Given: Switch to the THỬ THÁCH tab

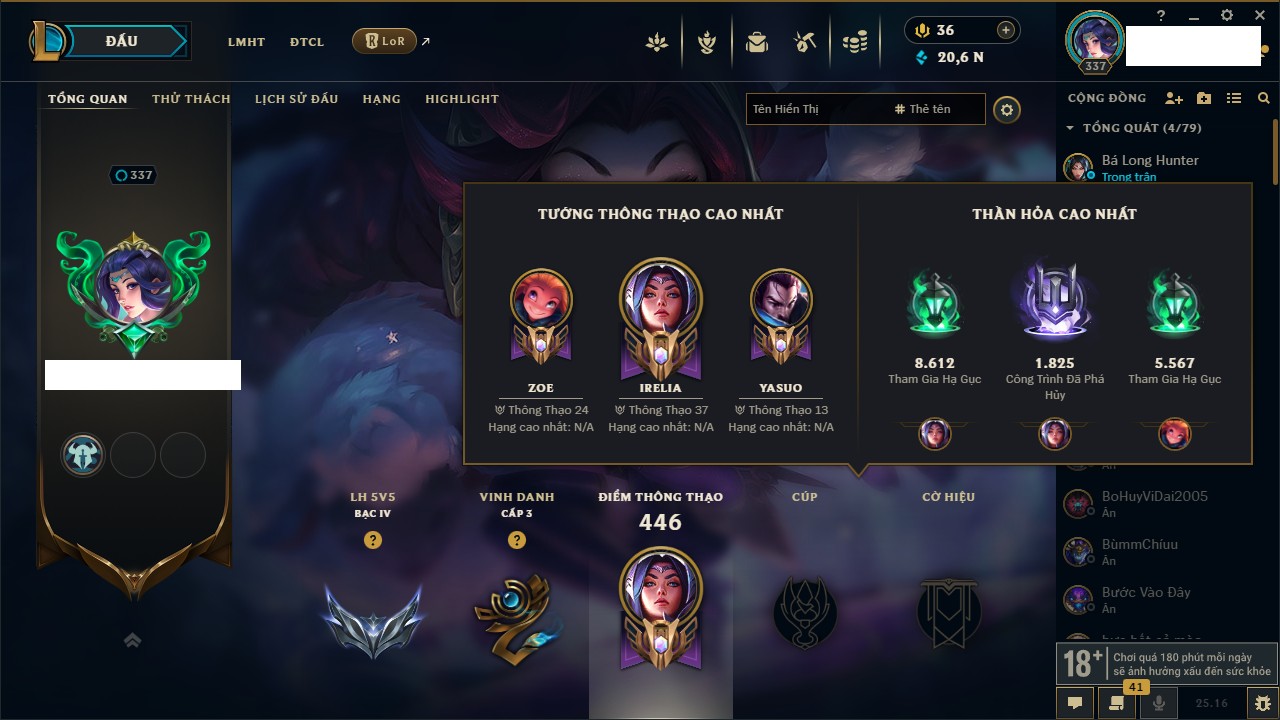Looking at the screenshot, I should 191,99.
